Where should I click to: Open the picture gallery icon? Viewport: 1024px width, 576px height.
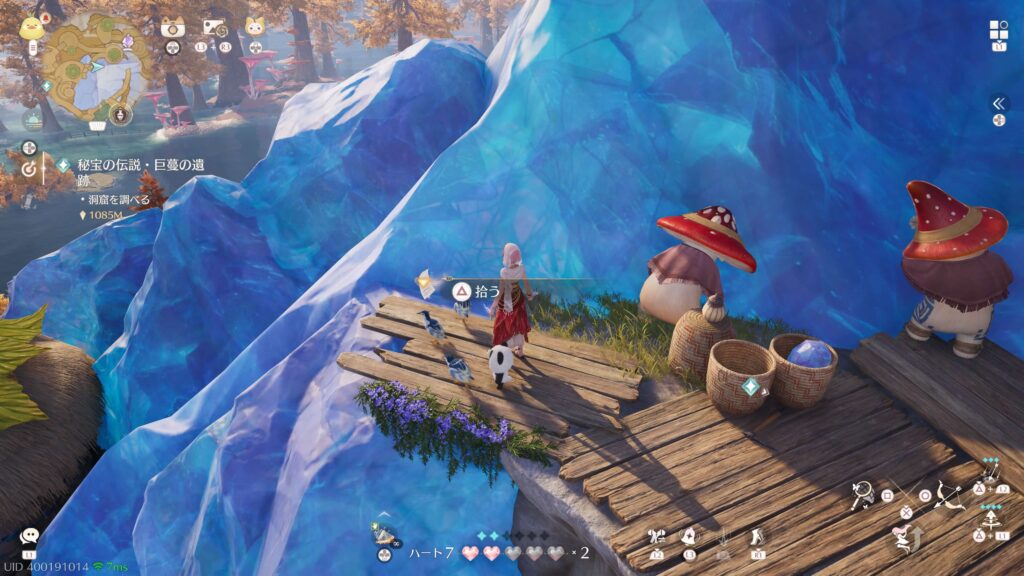(213, 28)
